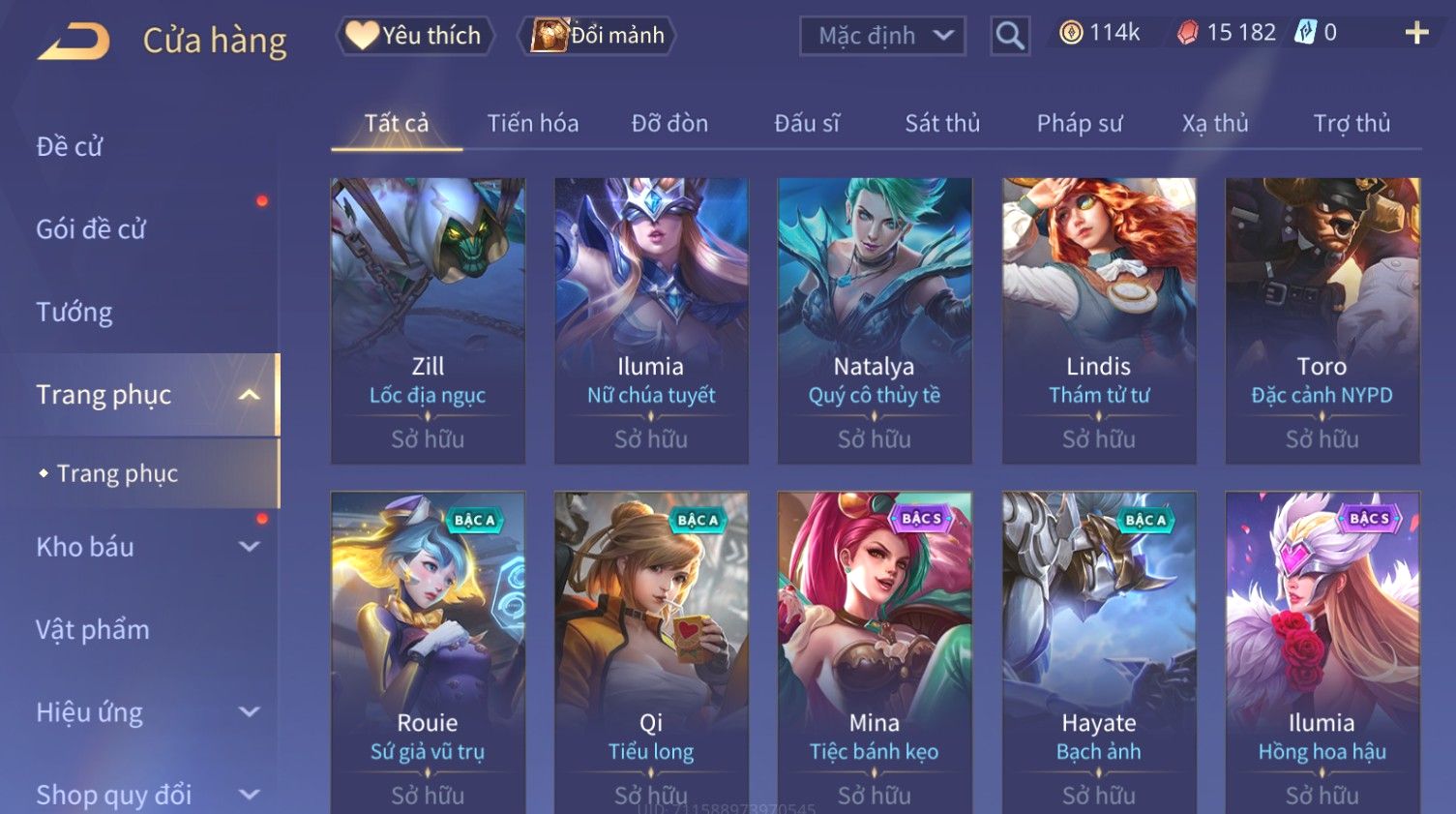Go back using the arrow button
1456x814 pixels.
coord(74,42)
